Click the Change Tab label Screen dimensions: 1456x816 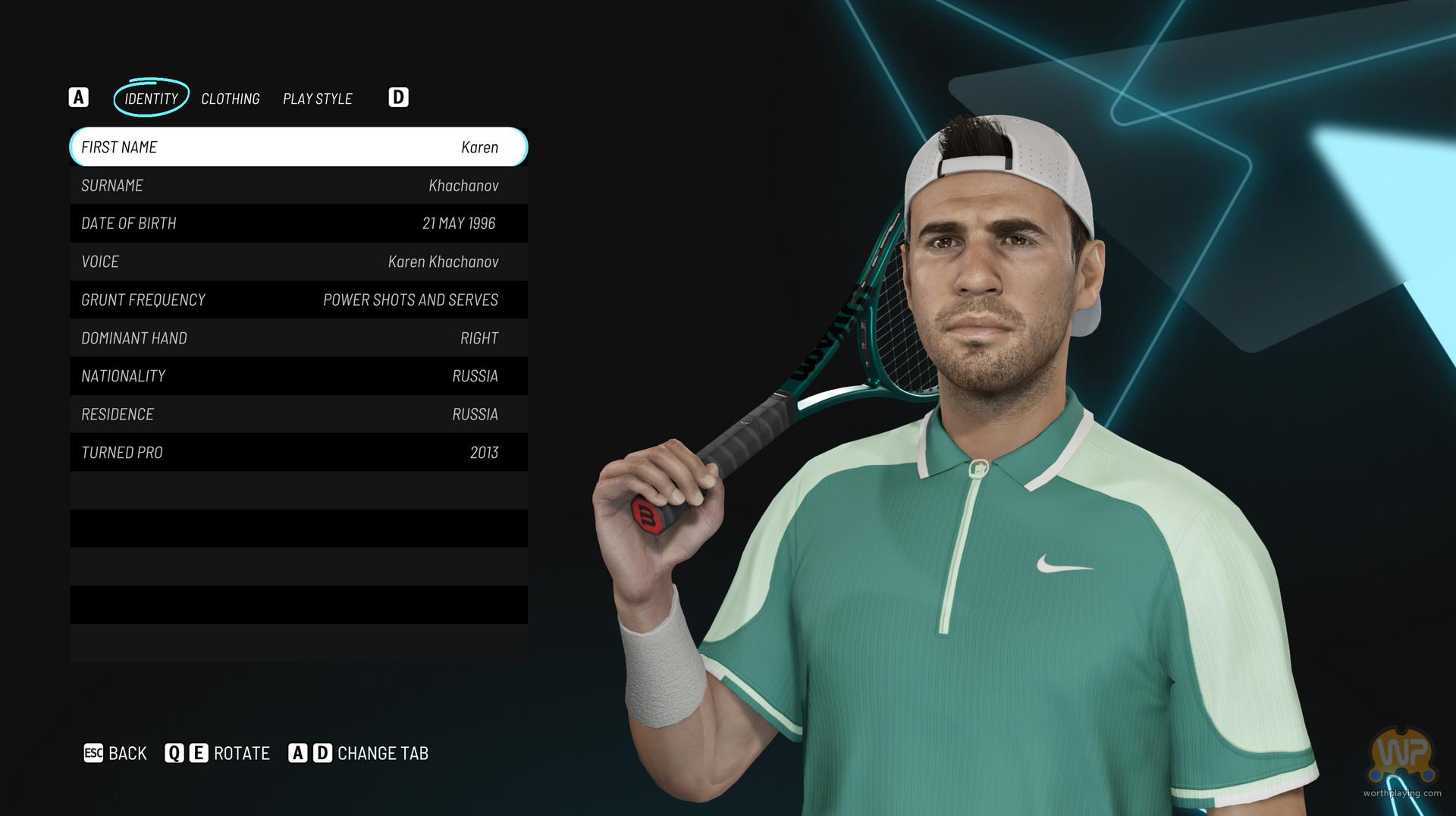[382, 753]
